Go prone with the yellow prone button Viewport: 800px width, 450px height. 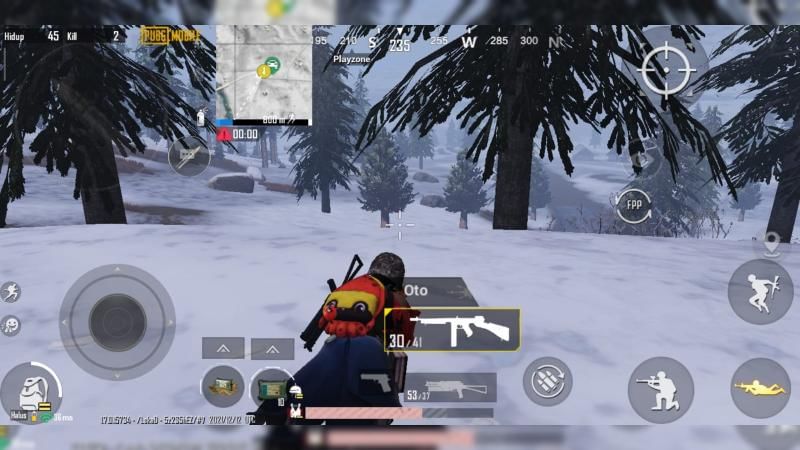[x=760, y=387]
